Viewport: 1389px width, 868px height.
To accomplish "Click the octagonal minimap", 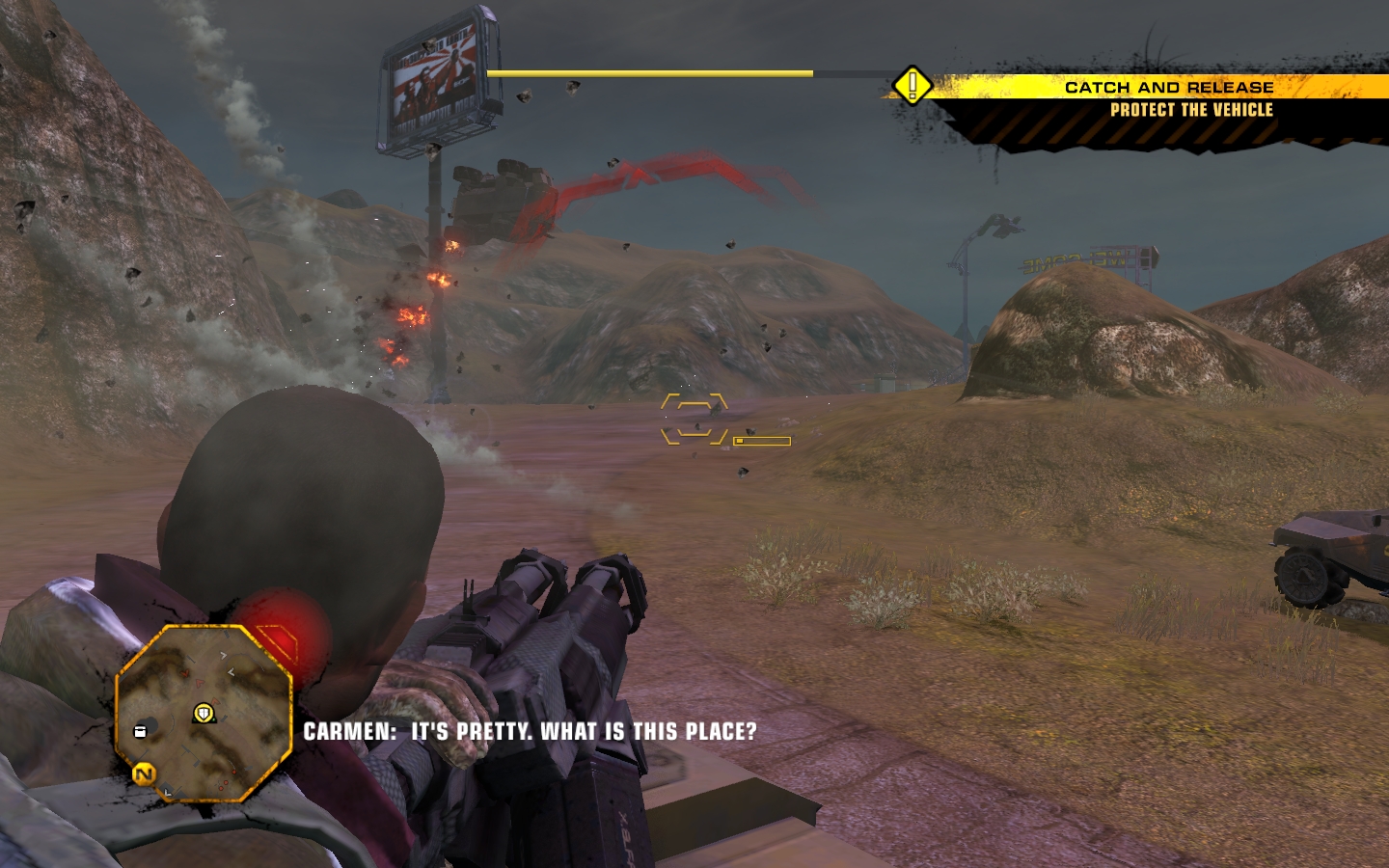I will pyautogui.click(x=204, y=714).
